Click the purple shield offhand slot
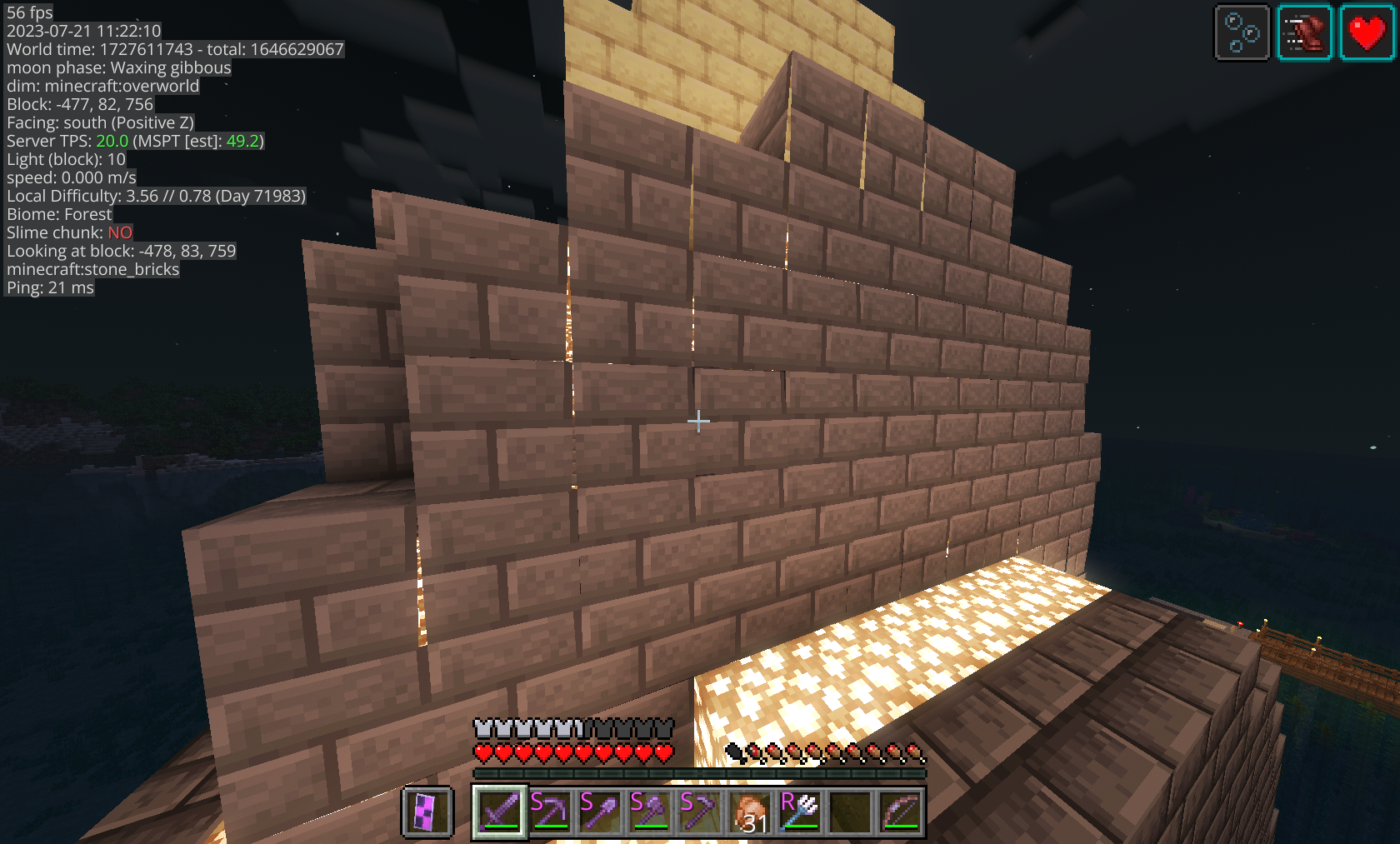 tap(427, 812)
